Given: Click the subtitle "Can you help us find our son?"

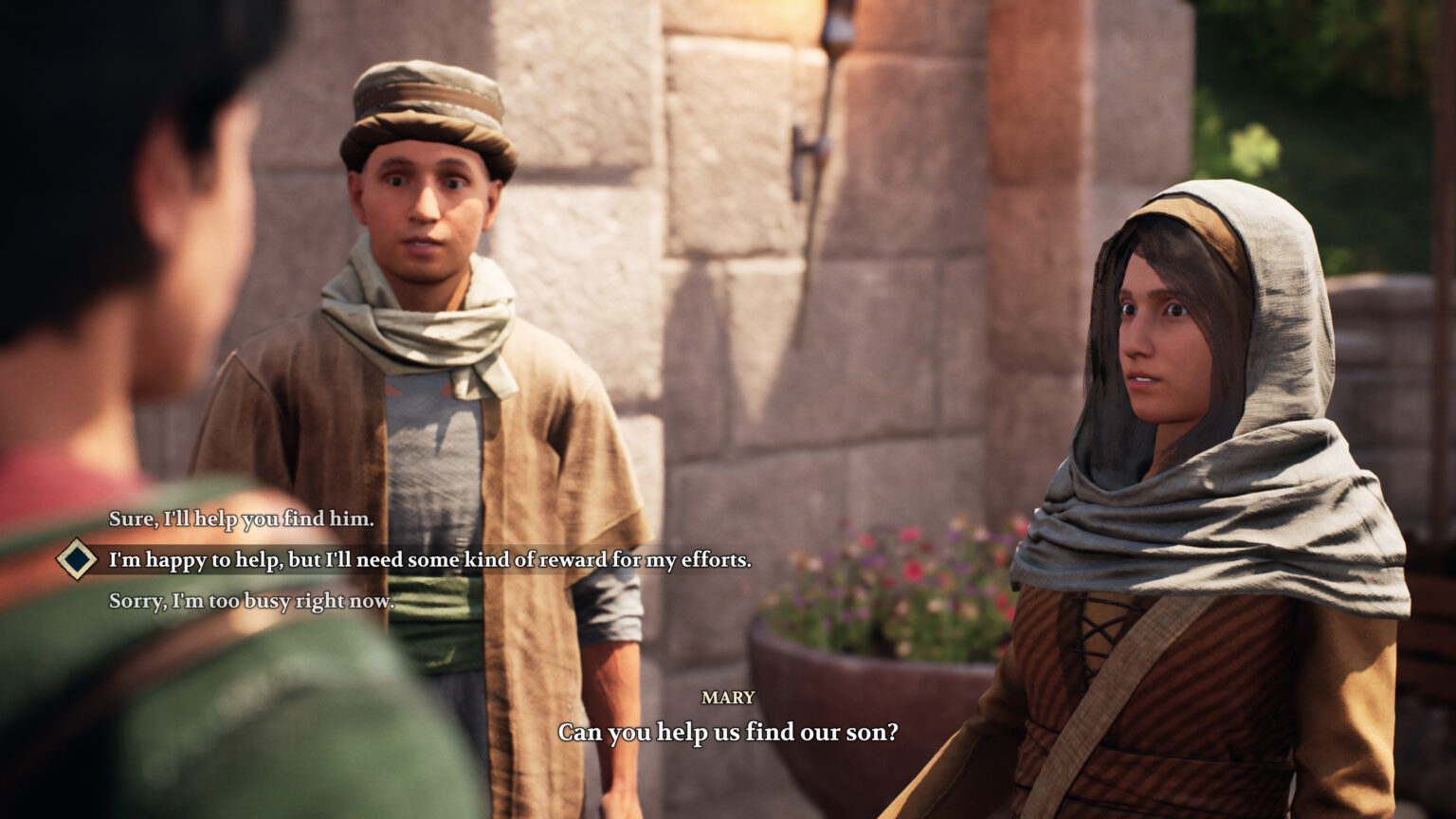Looking at the screenshot, I should [x=728, y=732].
